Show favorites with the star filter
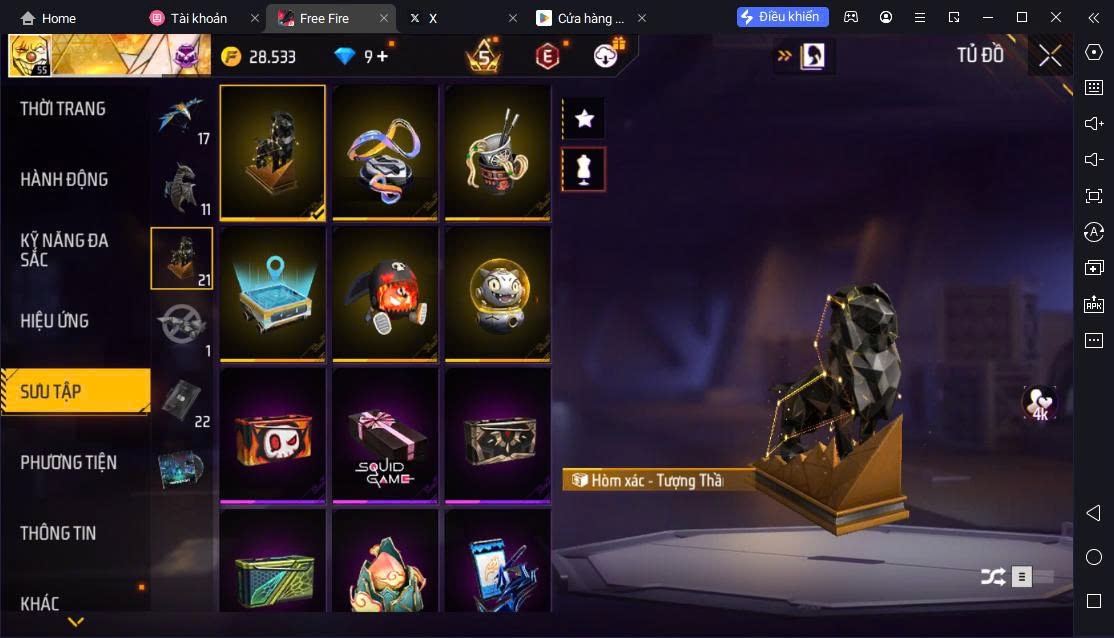Image resolution: width=1114 pixels, height=638 pixels. (585, 119)
